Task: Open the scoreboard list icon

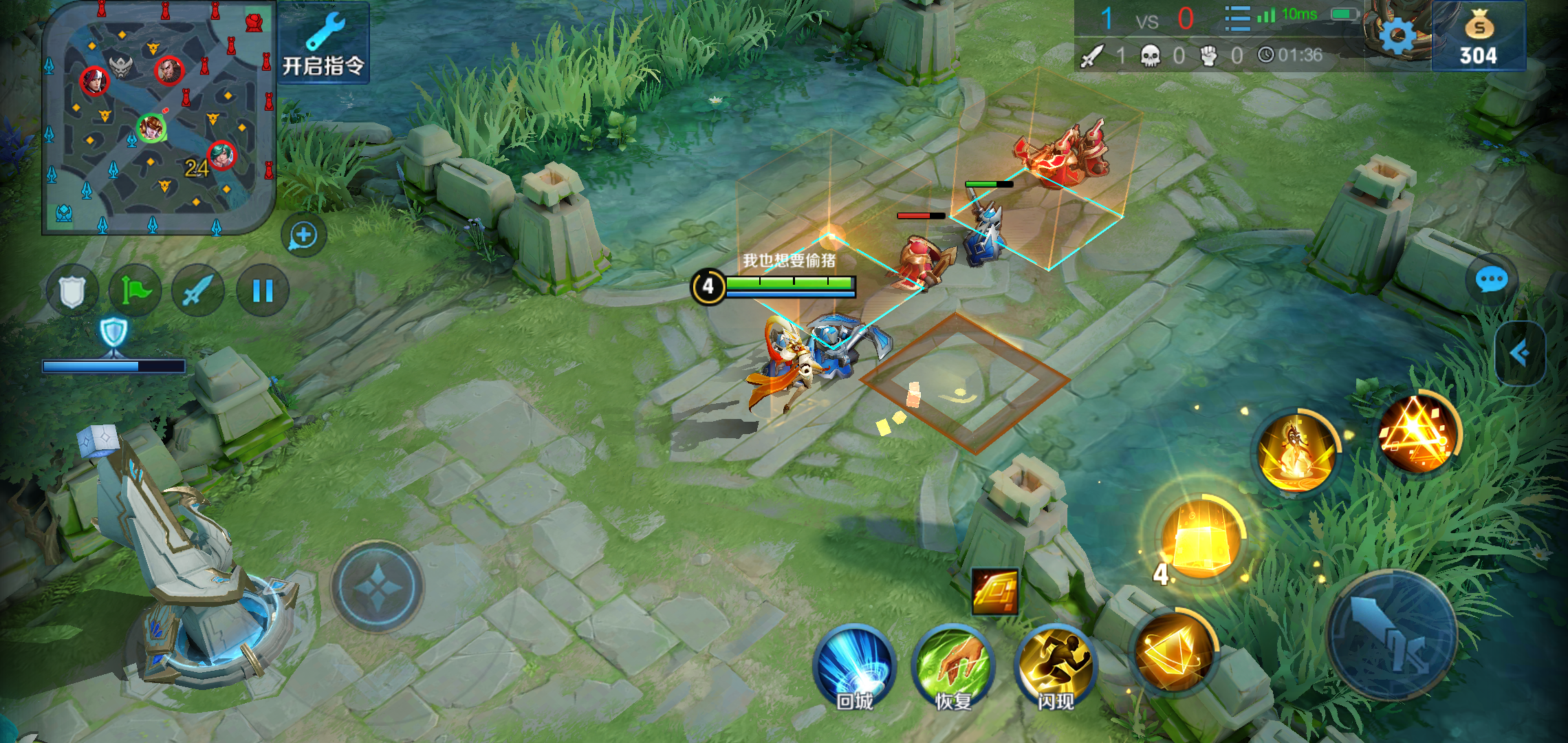Action: click(x=1237, y=19)
